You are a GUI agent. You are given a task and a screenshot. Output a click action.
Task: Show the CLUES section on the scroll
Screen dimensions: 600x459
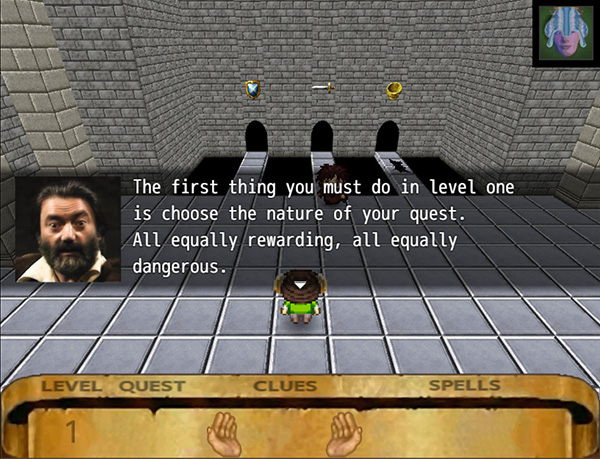pyautogui.click(x=285, y=386)
